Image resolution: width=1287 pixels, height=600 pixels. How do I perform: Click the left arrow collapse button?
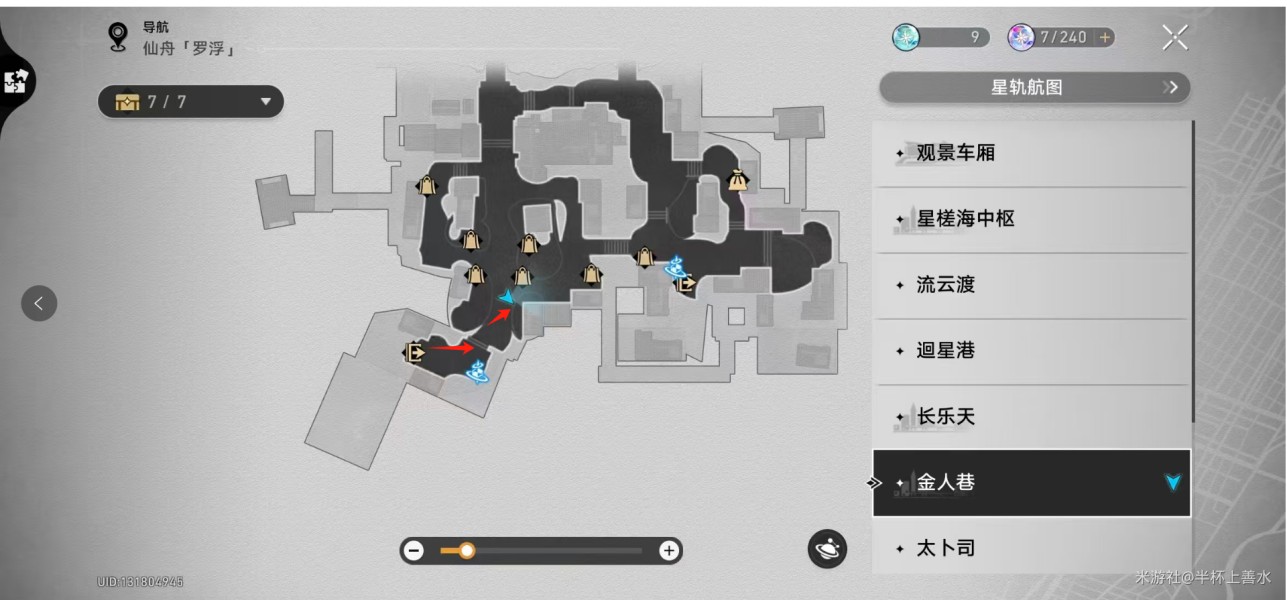click(39, 303)
